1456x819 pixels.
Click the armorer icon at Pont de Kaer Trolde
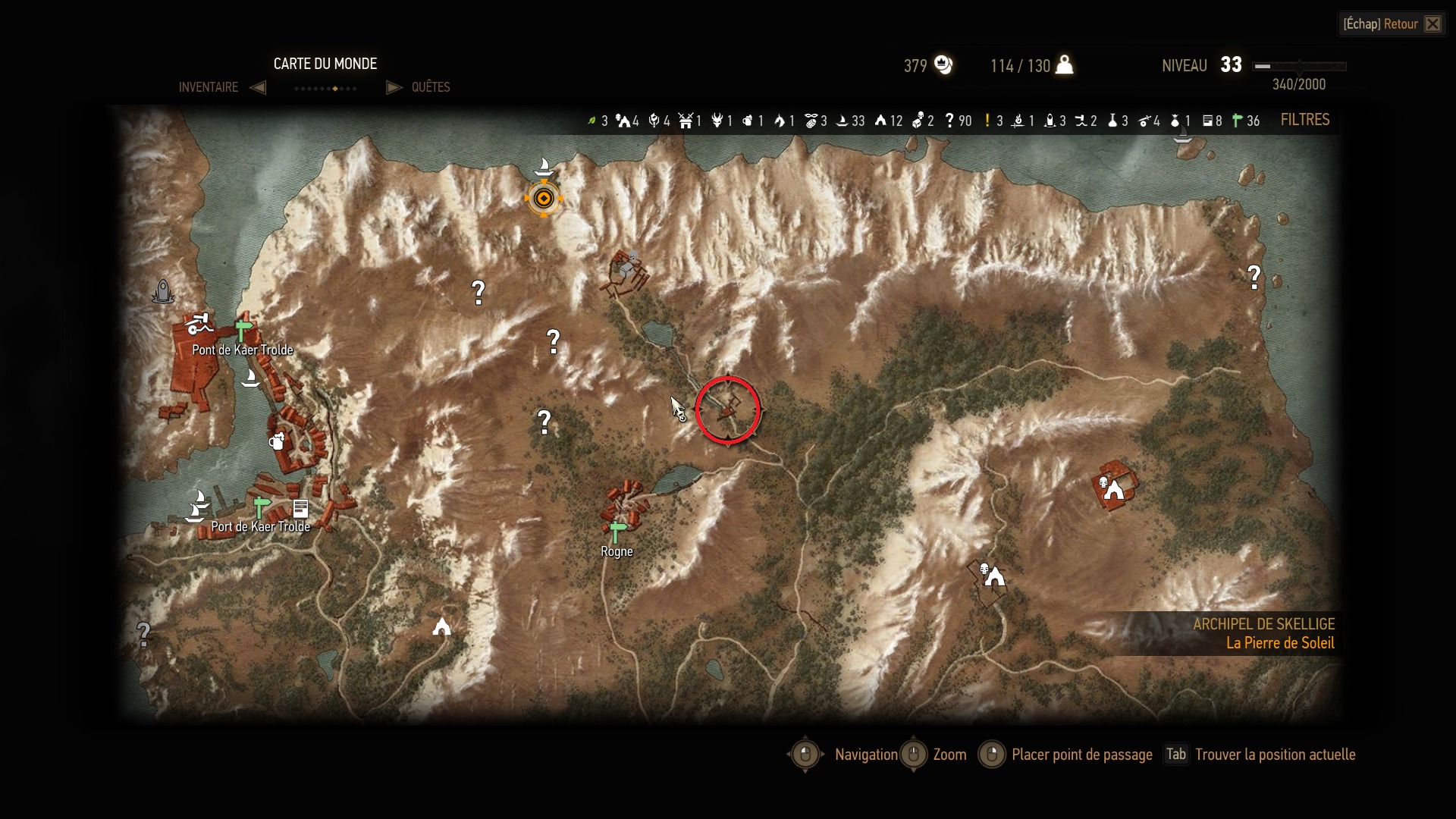tap(198, 325)
